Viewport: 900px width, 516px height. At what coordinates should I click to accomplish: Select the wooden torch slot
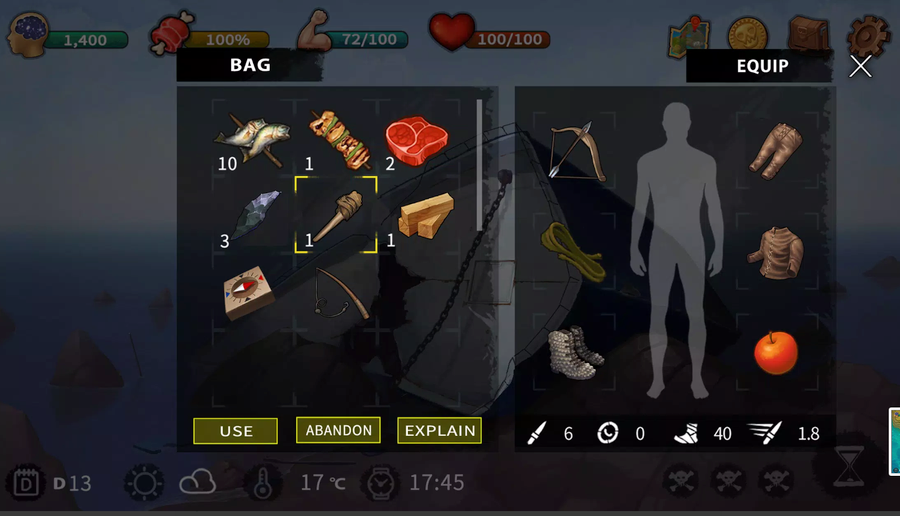[336, 214]
